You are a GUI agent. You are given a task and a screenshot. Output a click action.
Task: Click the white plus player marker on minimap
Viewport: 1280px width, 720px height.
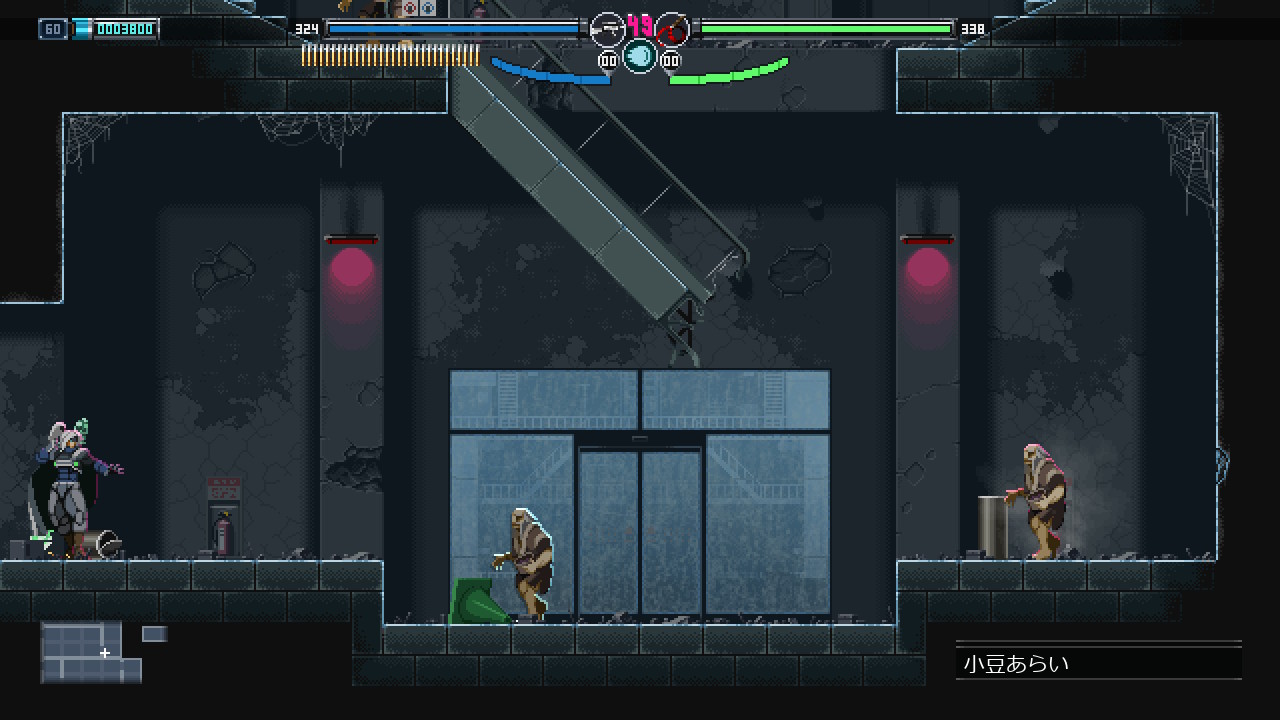coord(105,653)
